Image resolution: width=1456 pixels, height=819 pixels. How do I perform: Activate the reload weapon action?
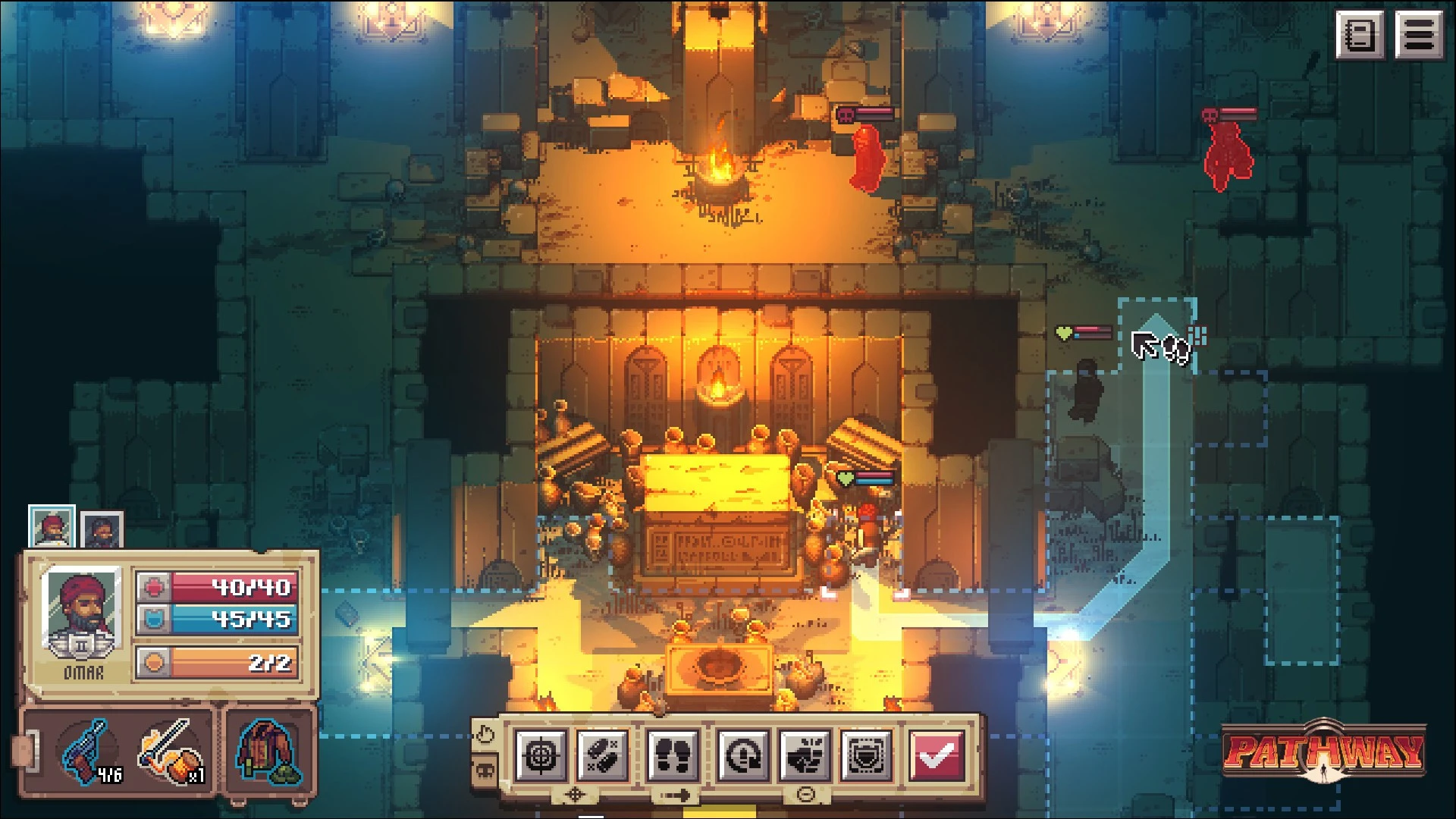pos(743,755)
